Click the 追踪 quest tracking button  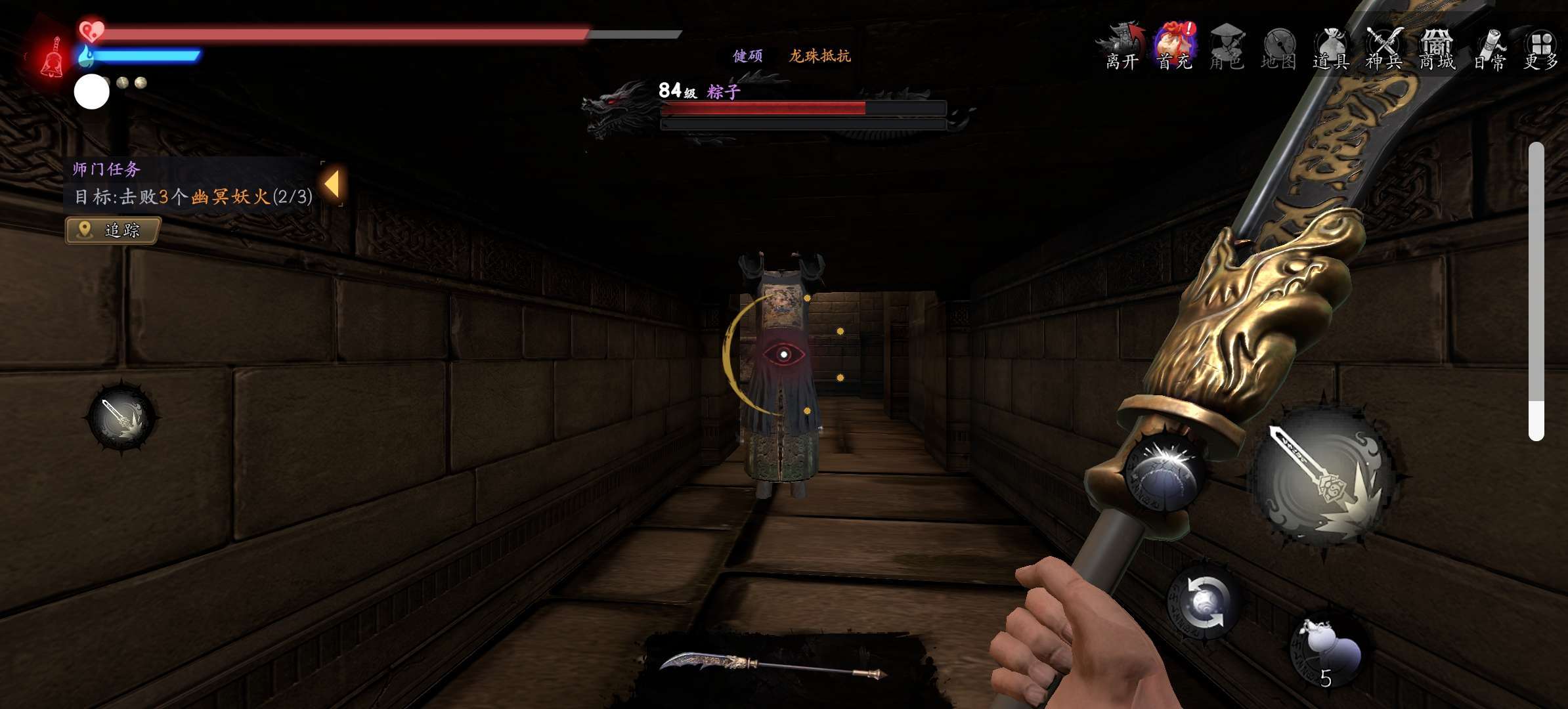[113, 230]
